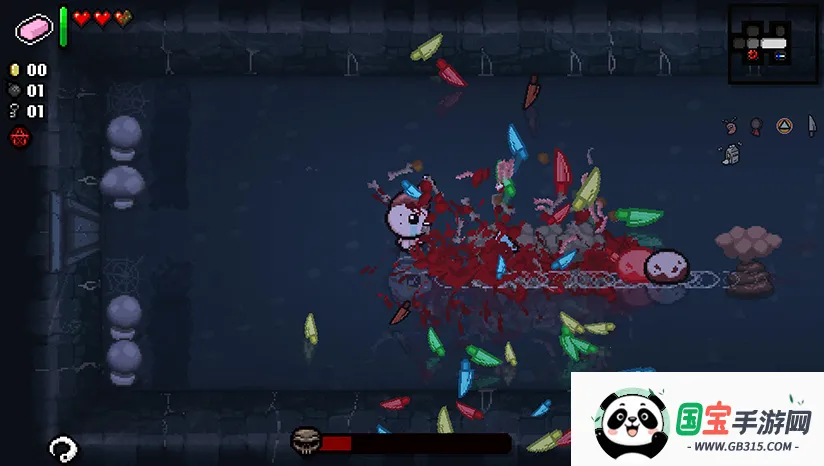Select the swirl pocket item slot
The height and width of the screenshot is (466, 824).
click(x=62, y=448)
